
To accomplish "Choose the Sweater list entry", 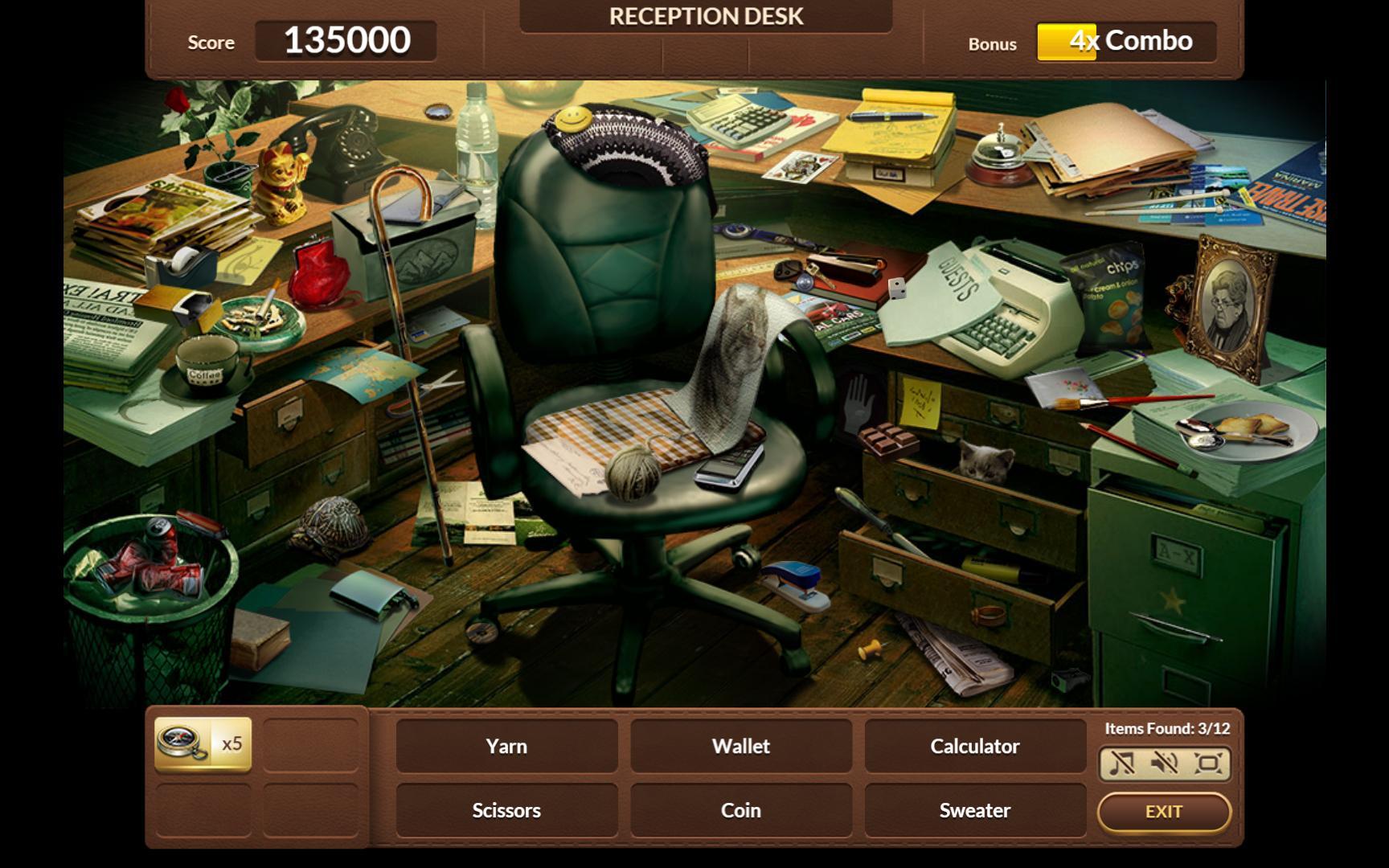I will 974,810.
